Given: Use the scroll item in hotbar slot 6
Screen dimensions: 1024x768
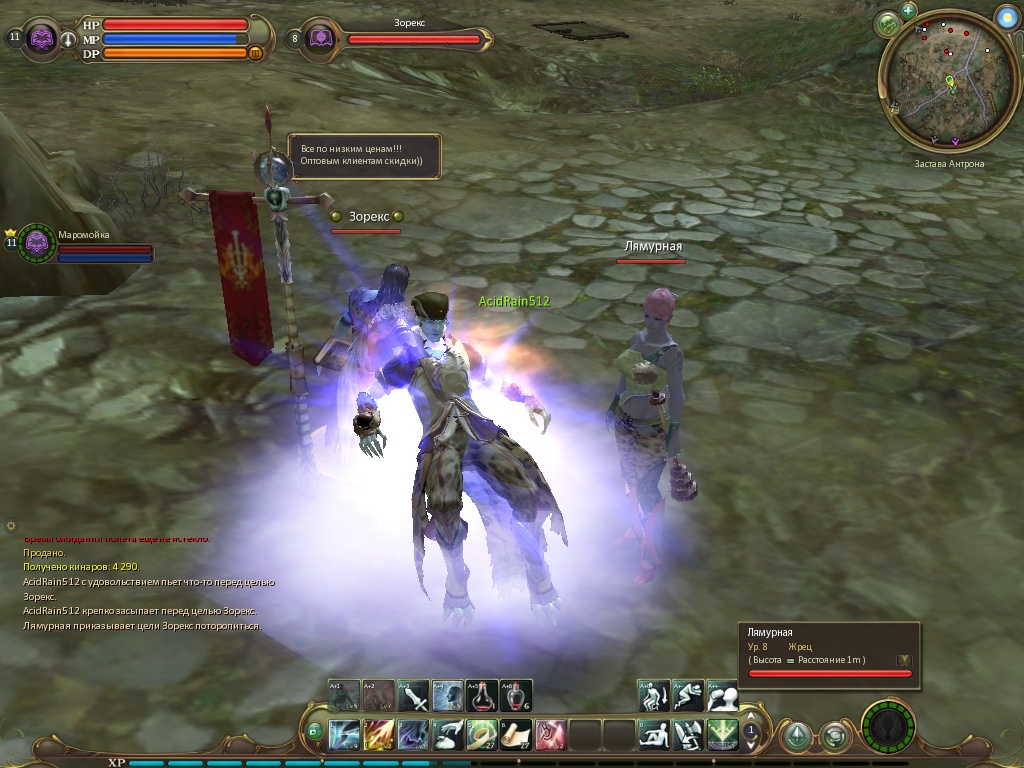Looking at the screenshot, I should (516, 735).
